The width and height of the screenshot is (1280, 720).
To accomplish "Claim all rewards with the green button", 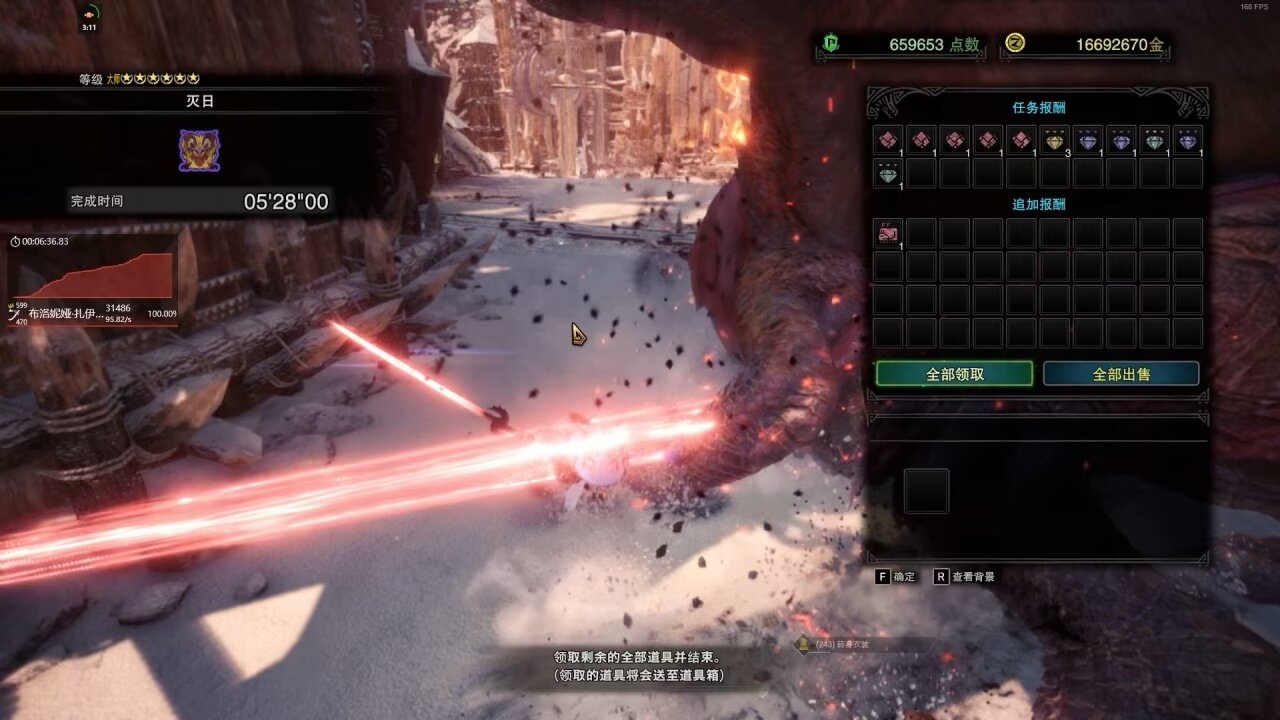I will 954,374.
